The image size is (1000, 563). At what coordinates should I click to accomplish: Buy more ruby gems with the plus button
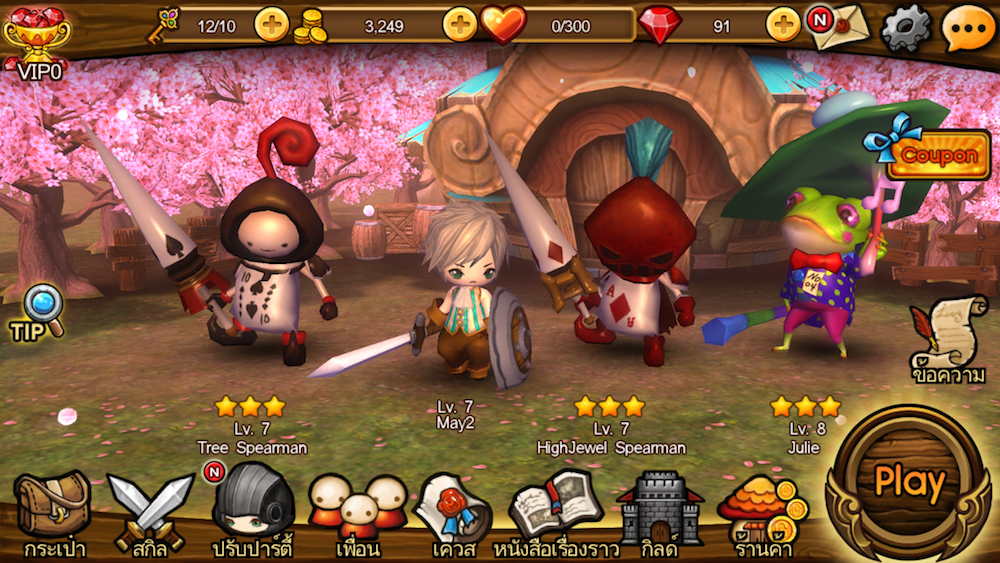click(x=783, y=24)
